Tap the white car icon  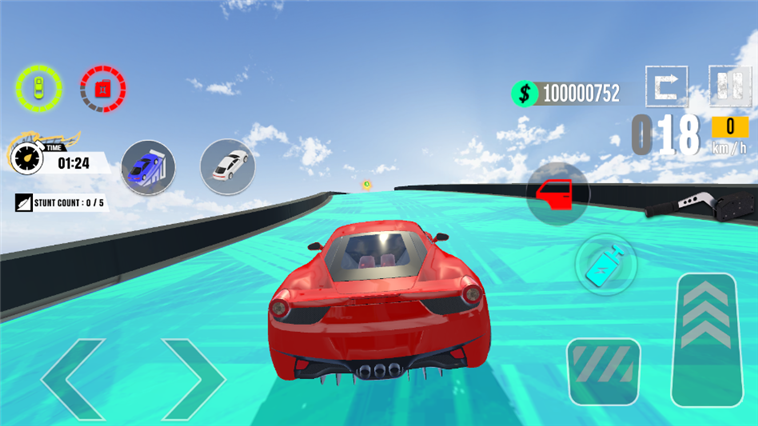(x=228, y=165)
